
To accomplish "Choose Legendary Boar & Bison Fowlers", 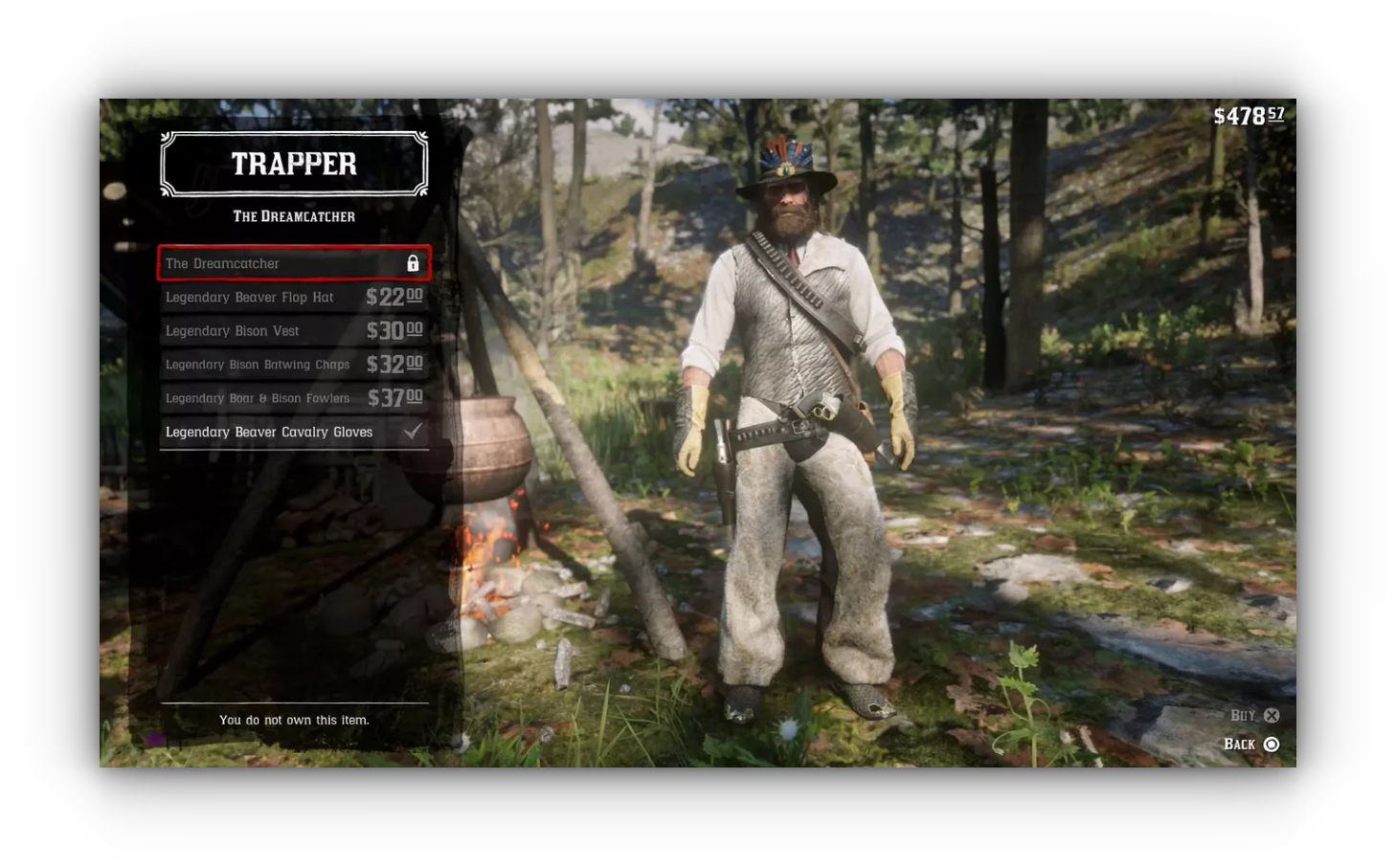I will pos(293,398).
